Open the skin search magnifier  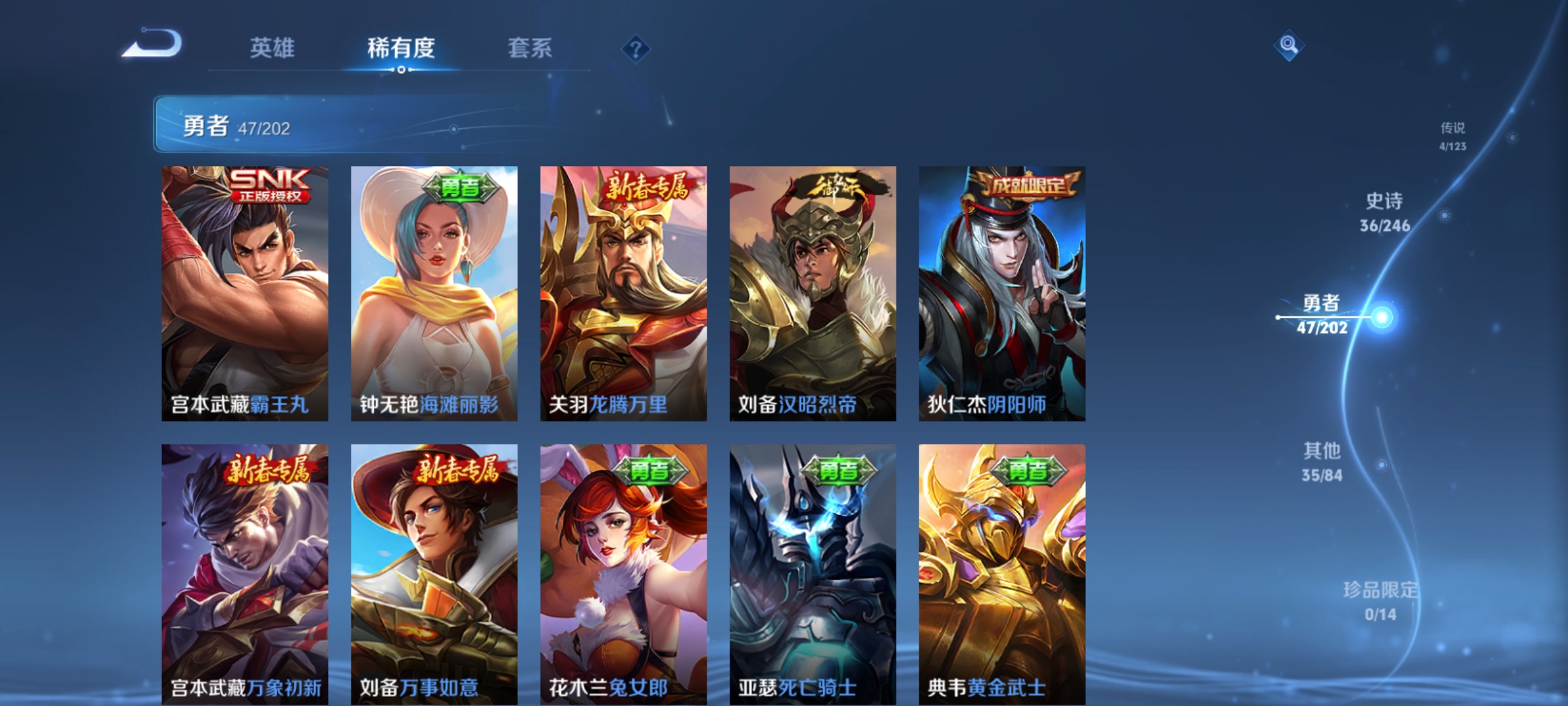(1288, 45)
